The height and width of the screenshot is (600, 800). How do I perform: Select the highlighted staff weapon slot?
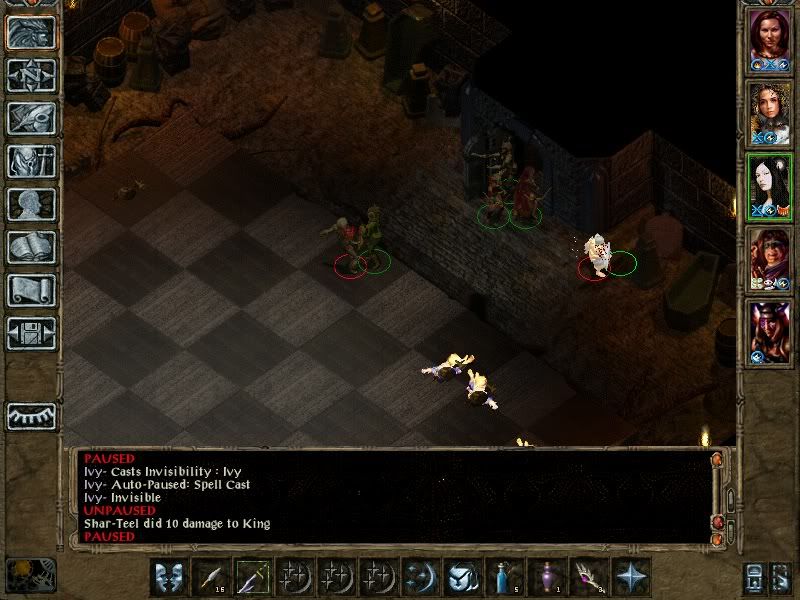254,577
